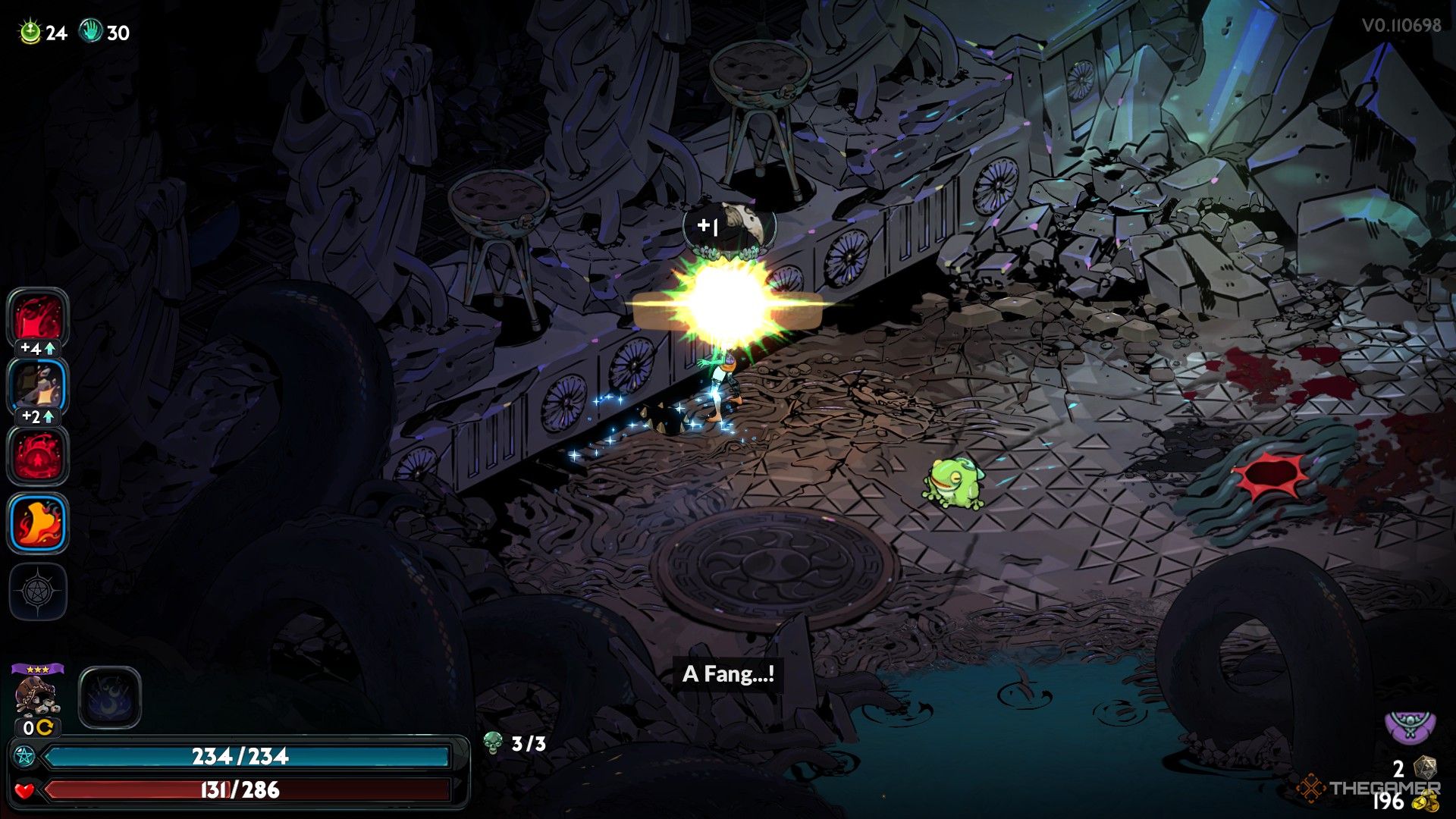This screenshot has width=1456, height=819.
Task: Activate the orange flame boon icon
Action: (x=38, y=522)
